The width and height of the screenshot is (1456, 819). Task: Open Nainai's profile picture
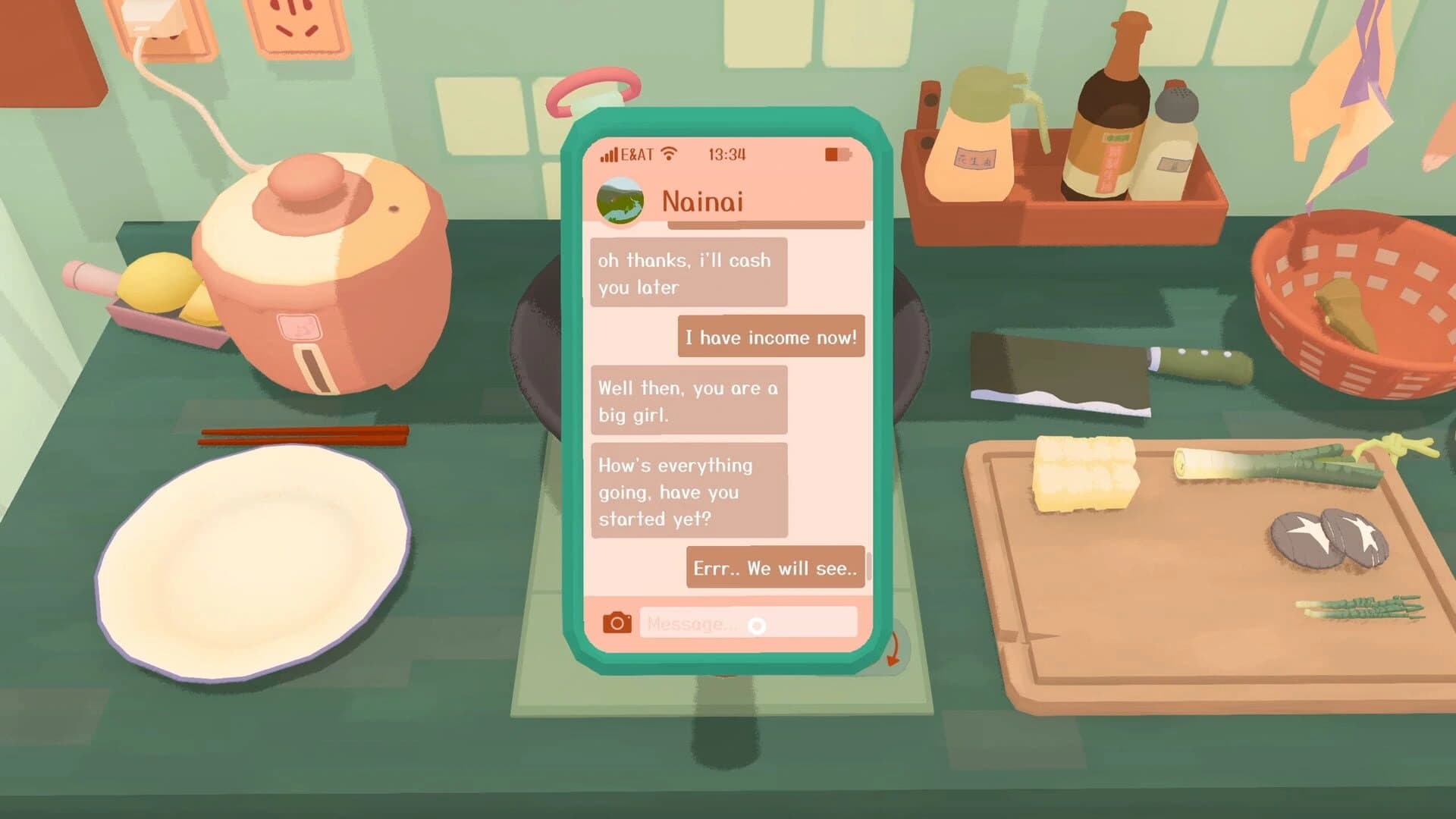click(619, 200)
